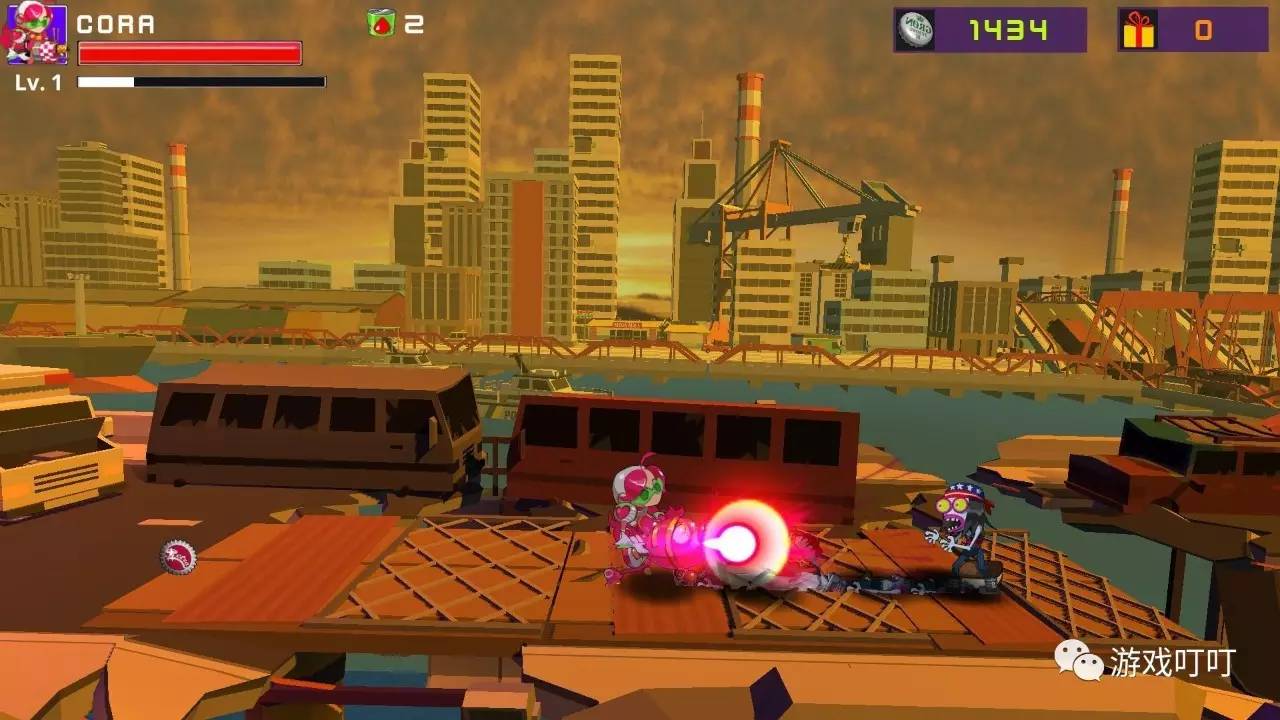Click Cora's character portrait

36,34
